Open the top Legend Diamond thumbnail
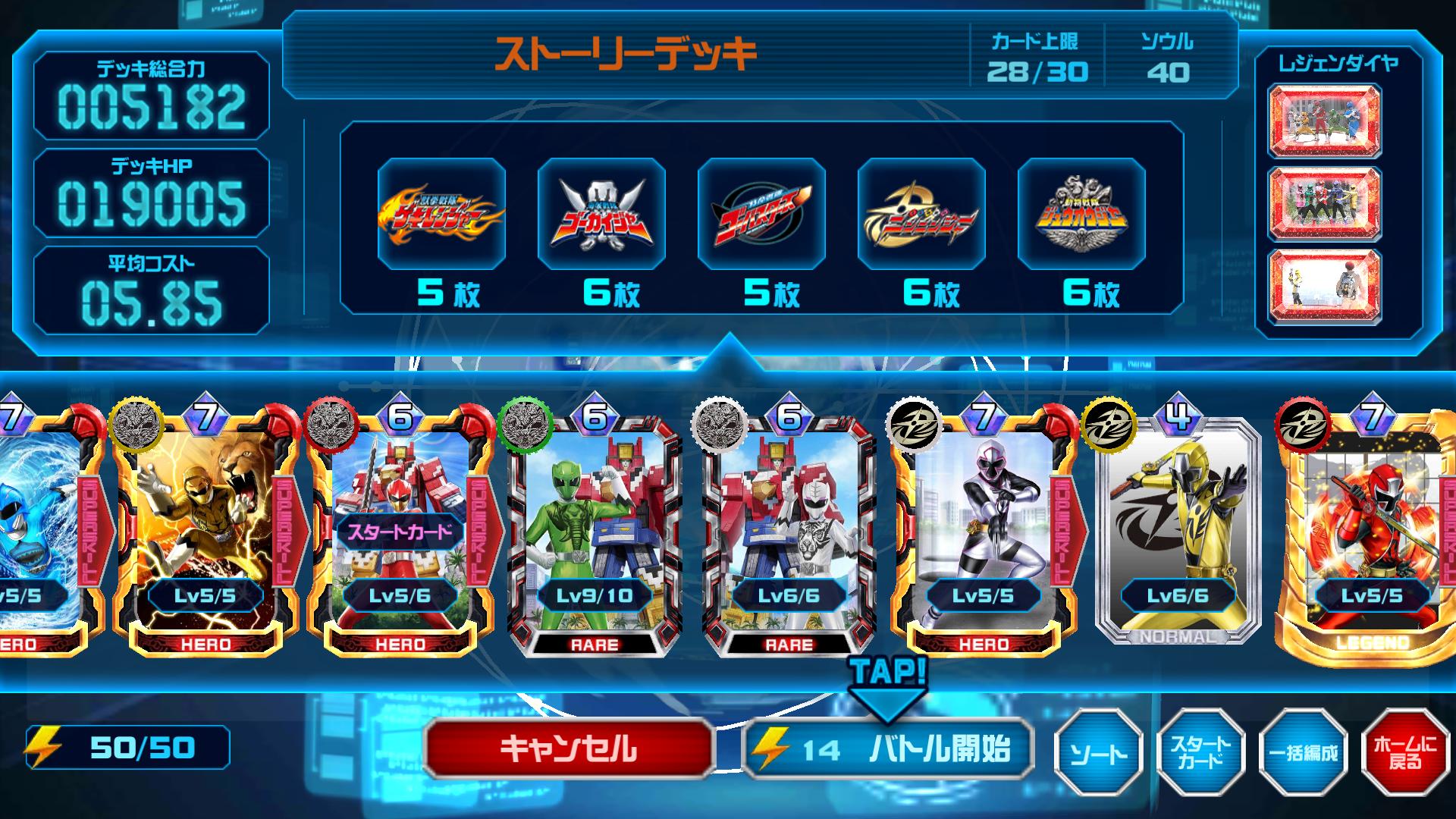 [1325, 120]
